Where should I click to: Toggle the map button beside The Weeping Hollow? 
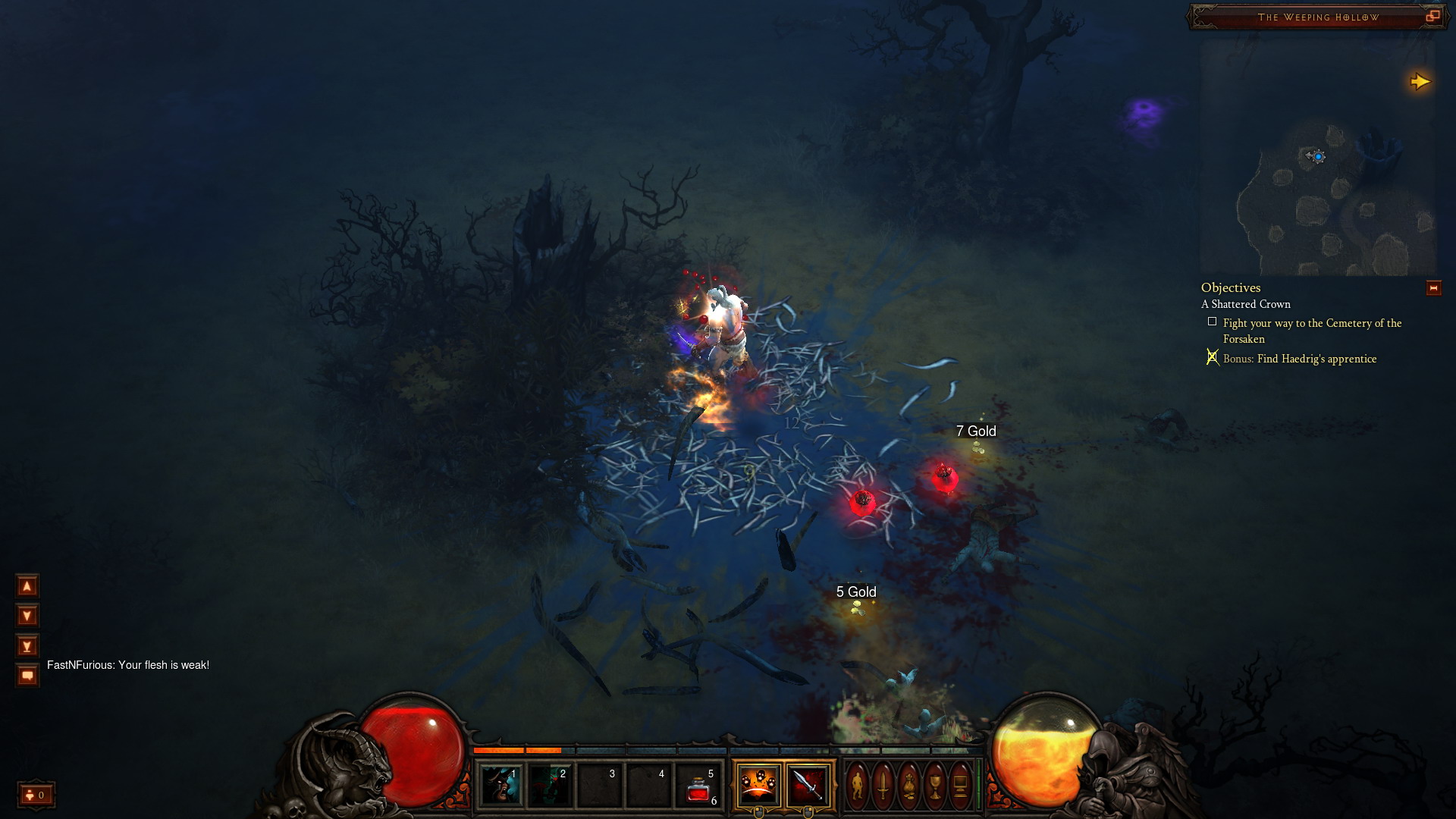click(1432, 16)
